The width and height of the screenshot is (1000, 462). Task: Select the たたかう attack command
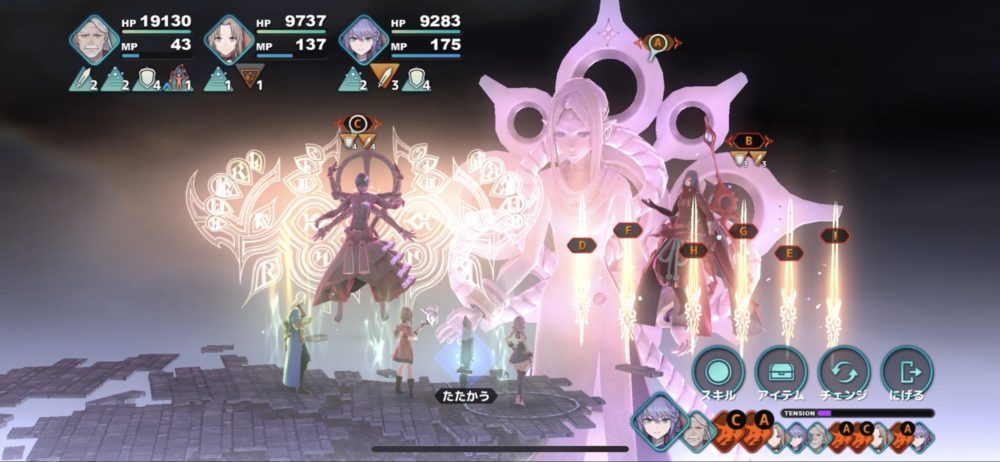click(x=466, y=396)
